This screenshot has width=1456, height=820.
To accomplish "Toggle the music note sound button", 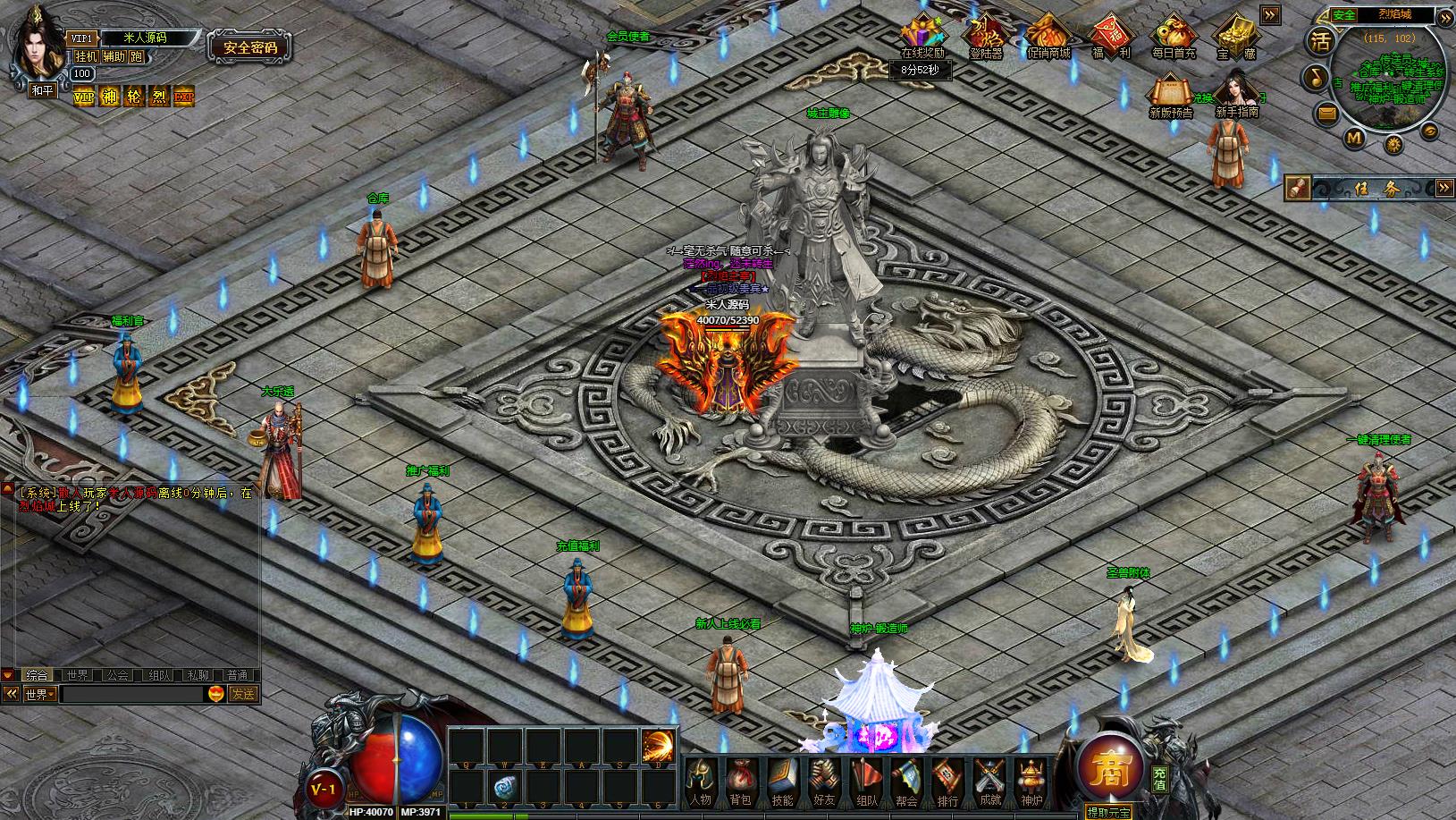I will [1315, 77].
